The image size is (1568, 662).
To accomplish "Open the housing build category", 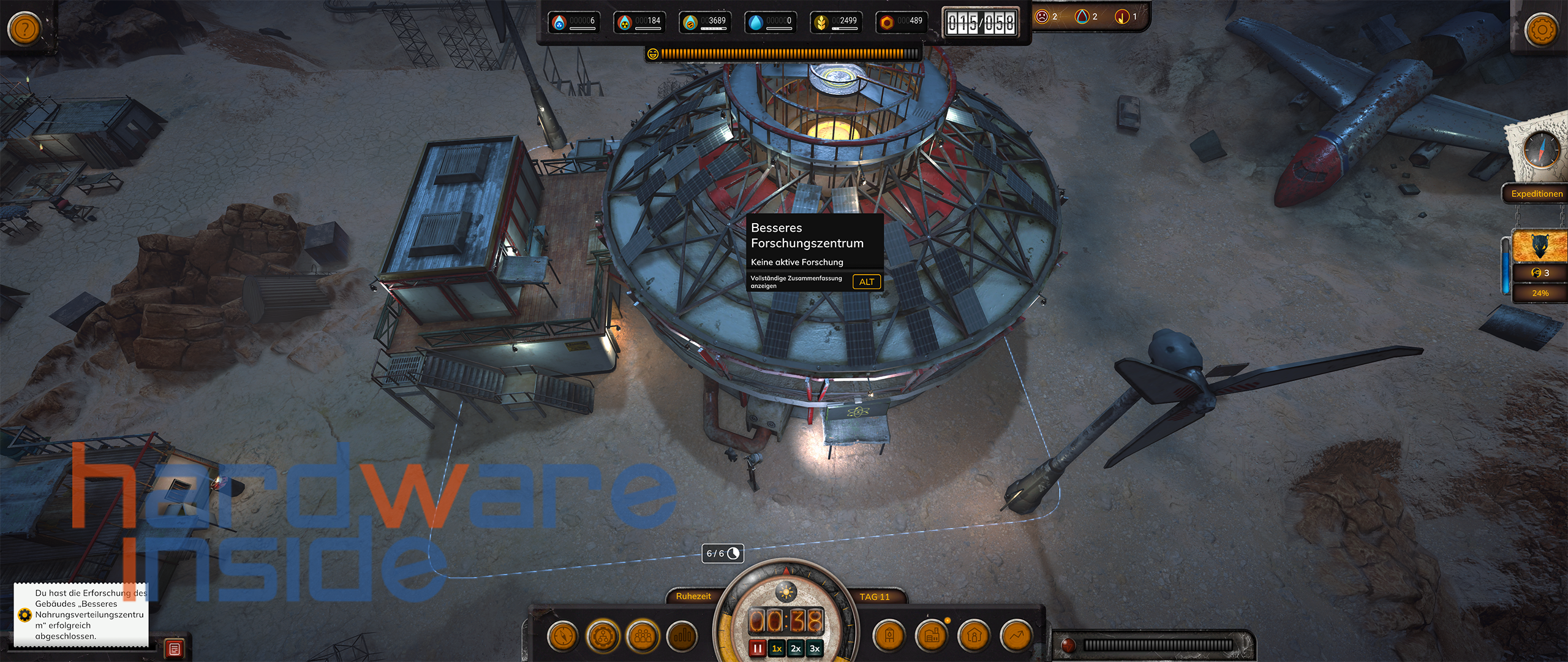I will click(974, 636).
